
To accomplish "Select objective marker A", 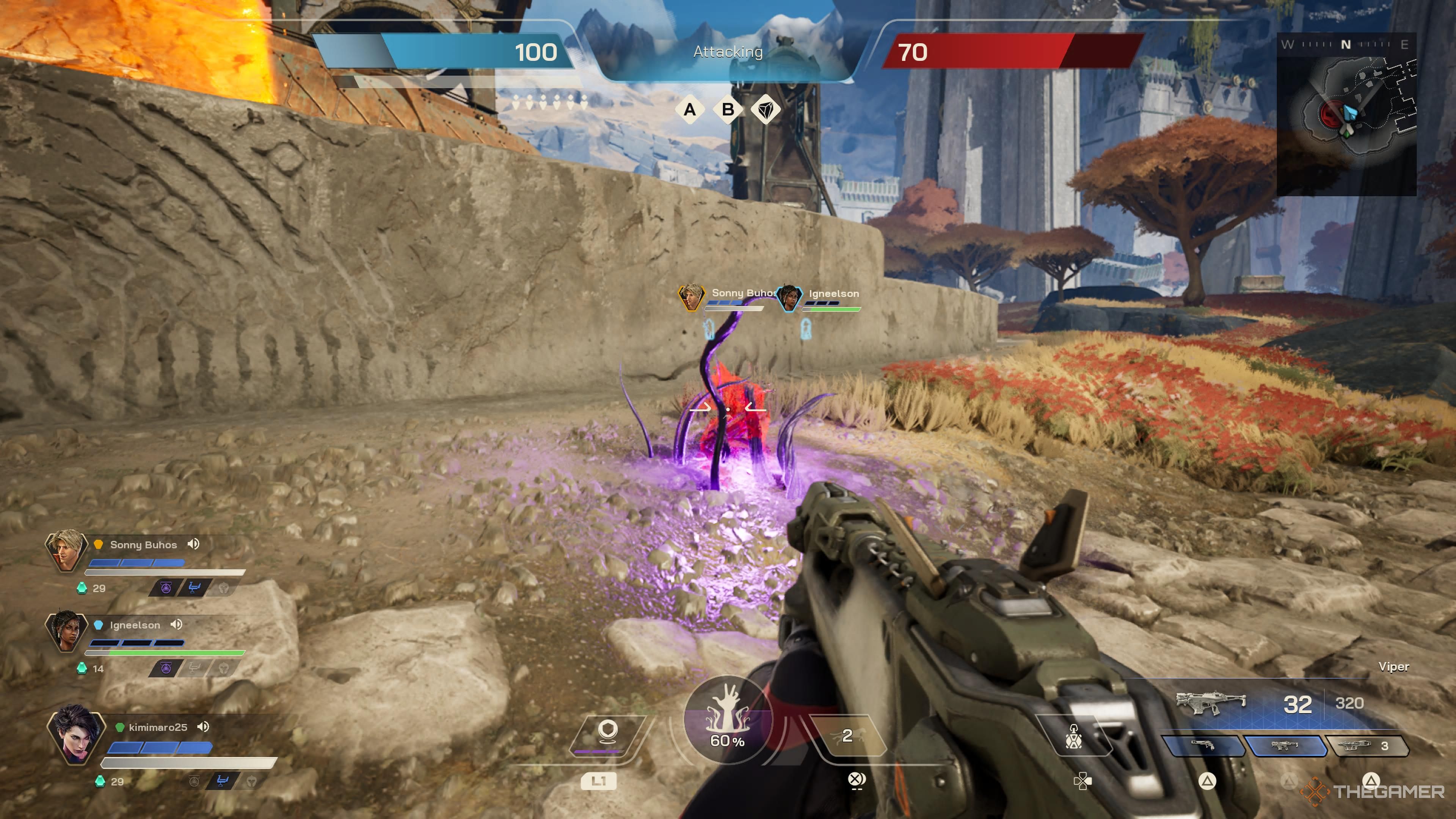I will pyautogui.click(x=690, y=110).
